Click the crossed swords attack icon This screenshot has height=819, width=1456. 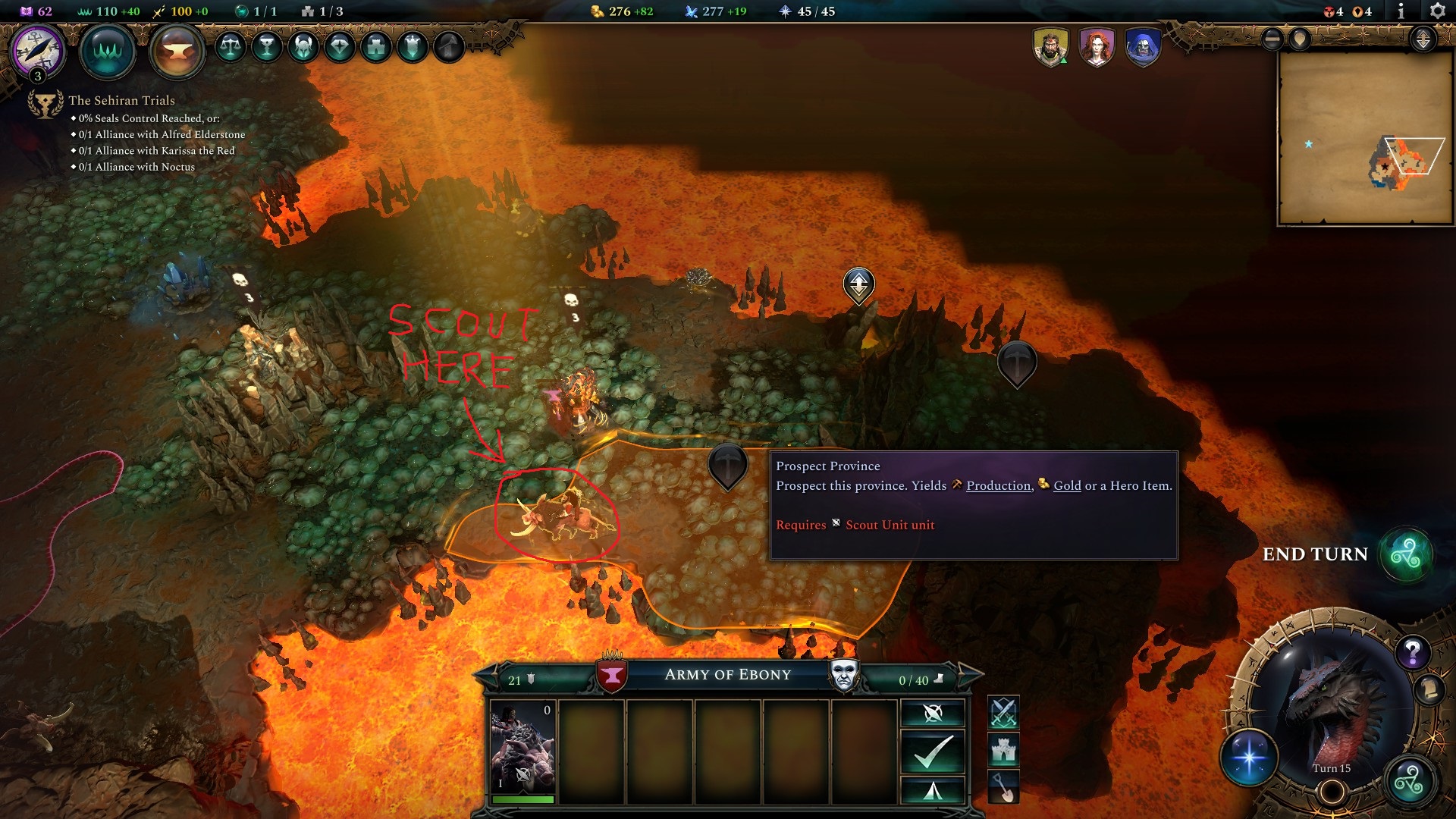(1003, 713)
